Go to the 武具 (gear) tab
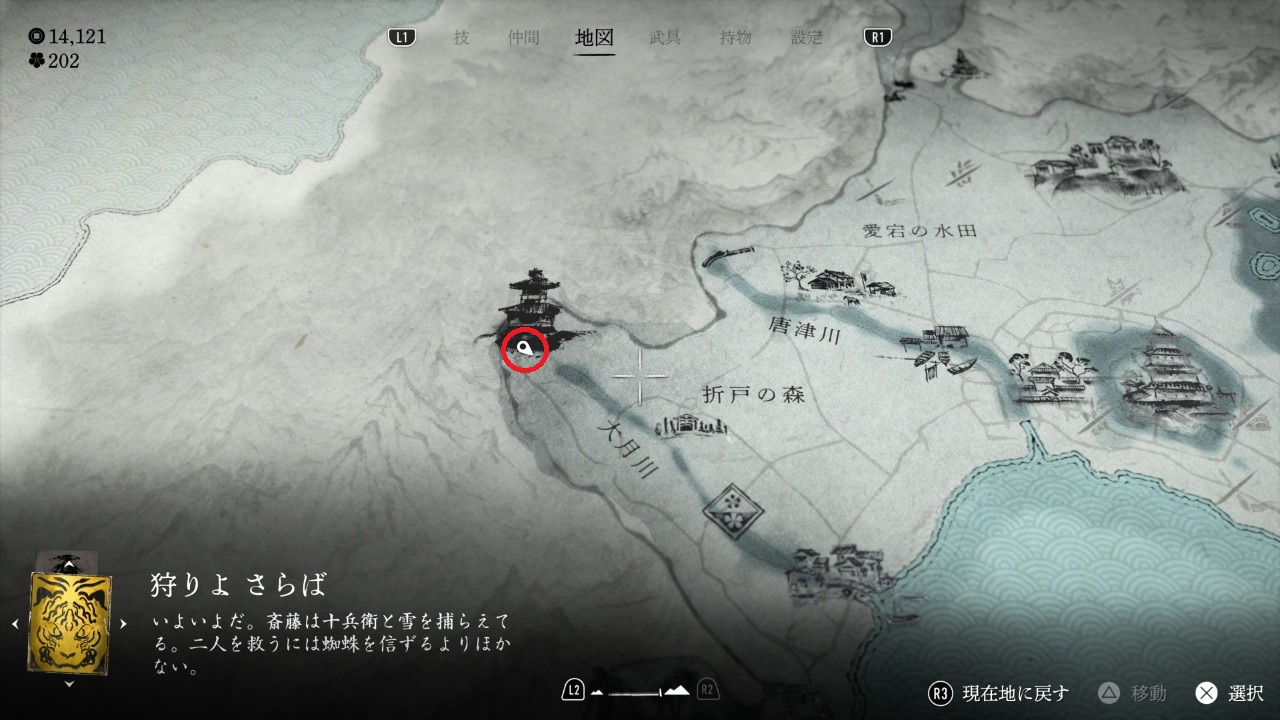This screenshot has width=1280, height=720. [665, 38]
